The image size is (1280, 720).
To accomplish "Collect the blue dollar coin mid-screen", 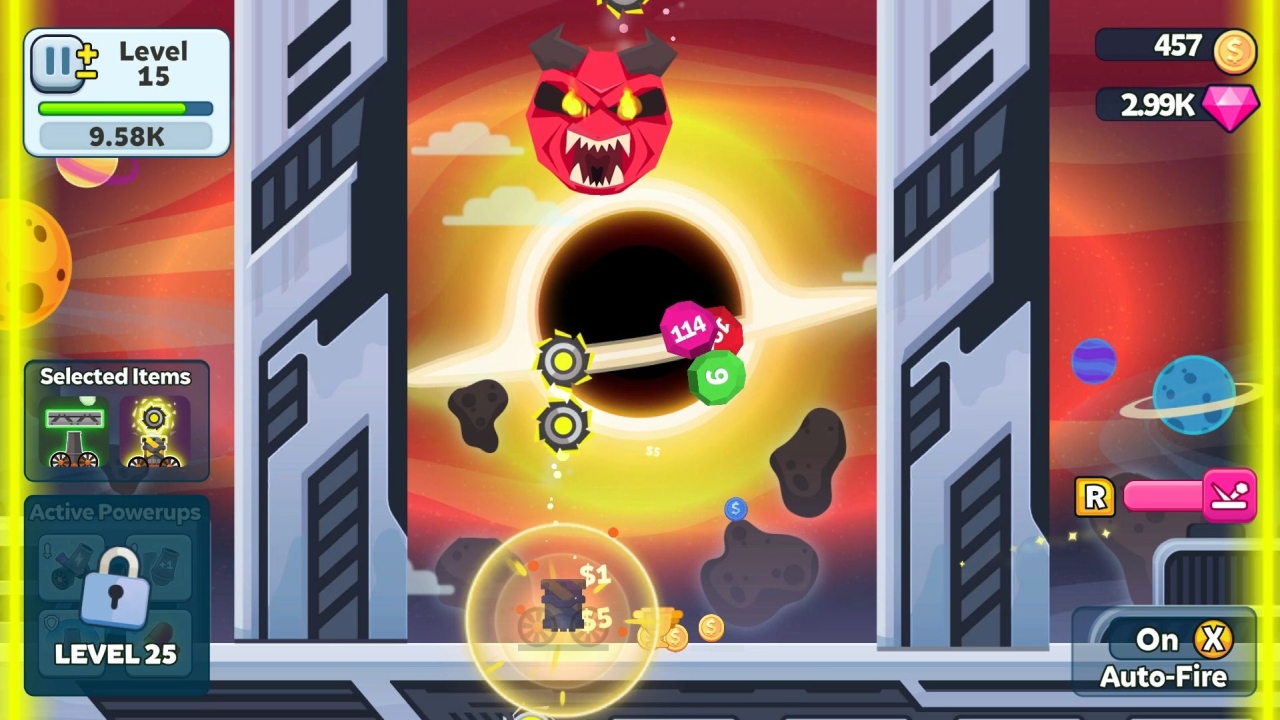I will click(x=736, y=510).
